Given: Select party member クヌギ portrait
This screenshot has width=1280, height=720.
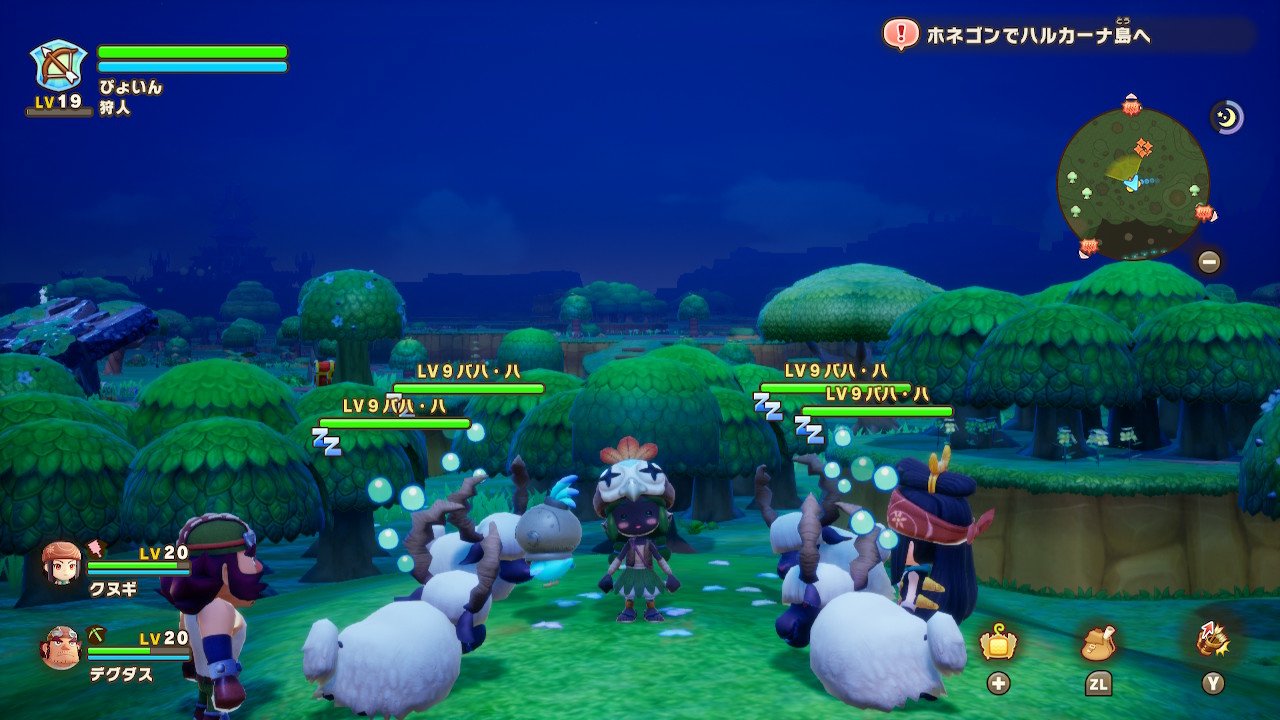Looking at the screenshot, I should [62, 563].
